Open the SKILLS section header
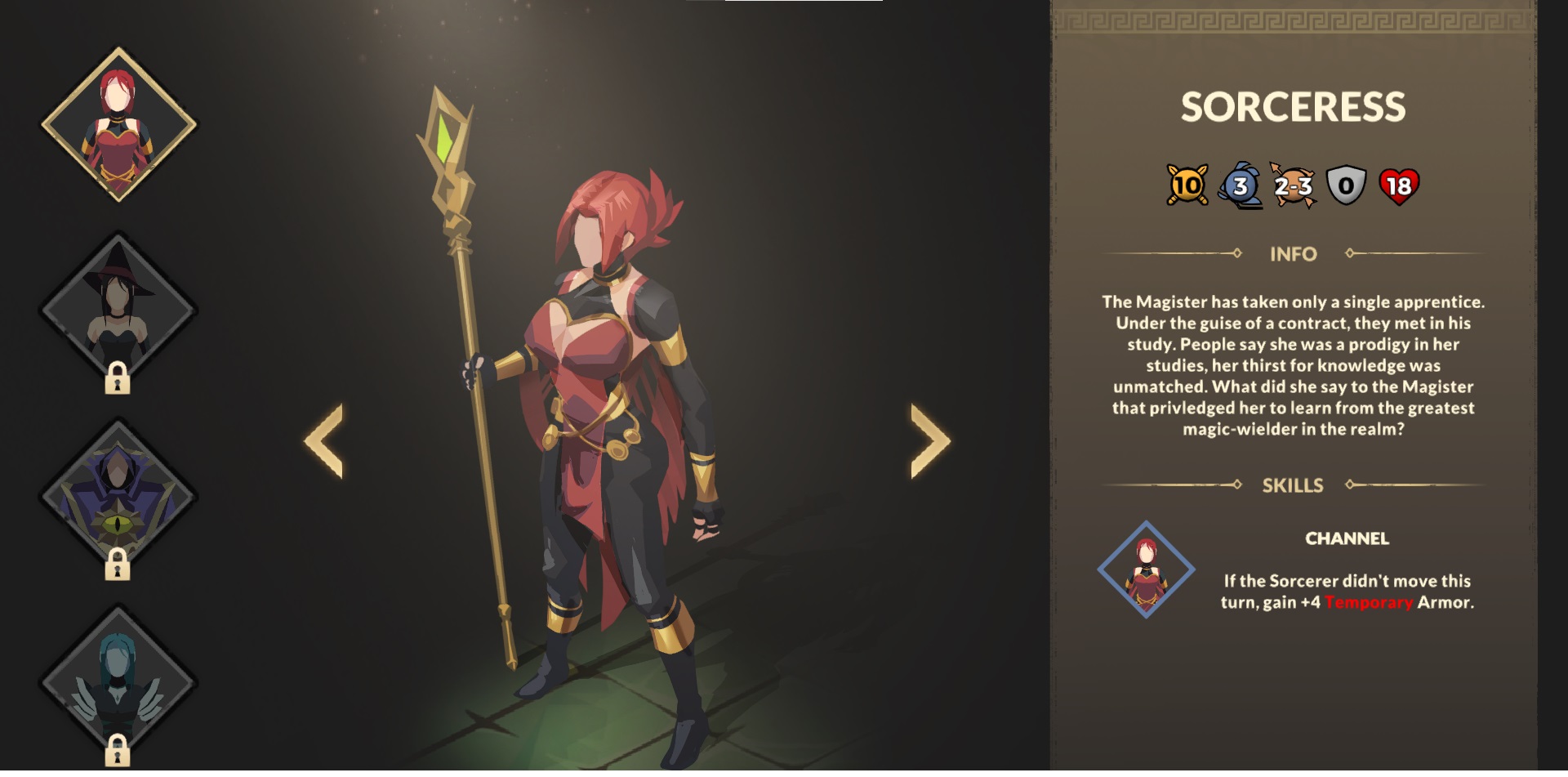Image resolution: width=1568 pixels, height=777 pixels. (x=1292, y=485)
